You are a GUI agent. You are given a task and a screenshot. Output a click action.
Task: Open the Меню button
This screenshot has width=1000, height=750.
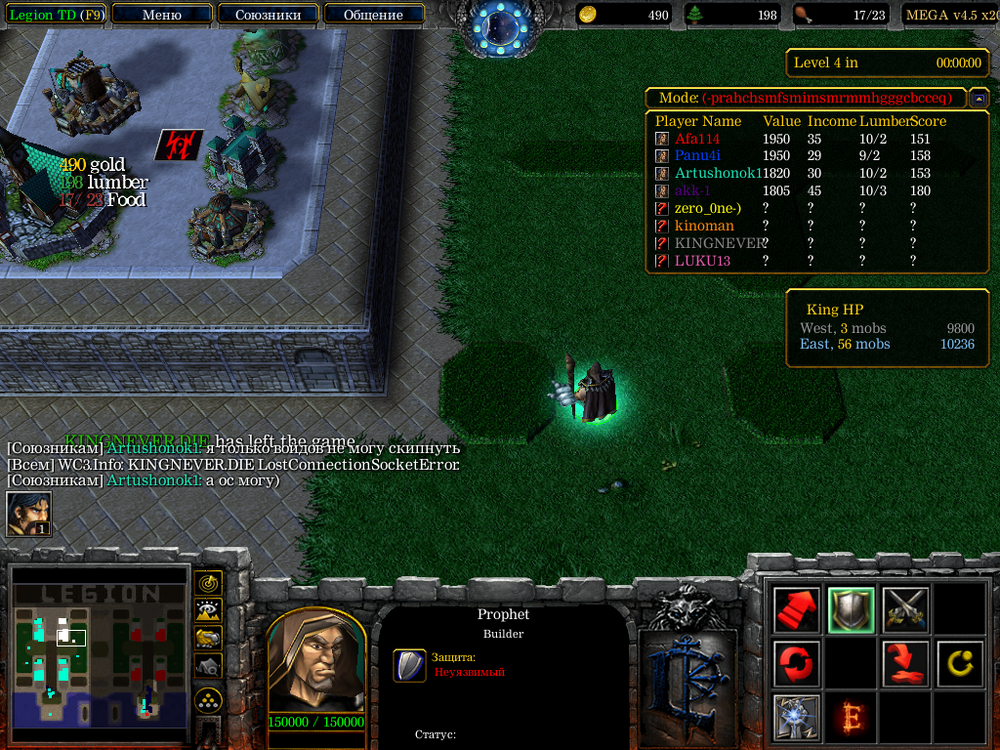click(x=162, y=15)
